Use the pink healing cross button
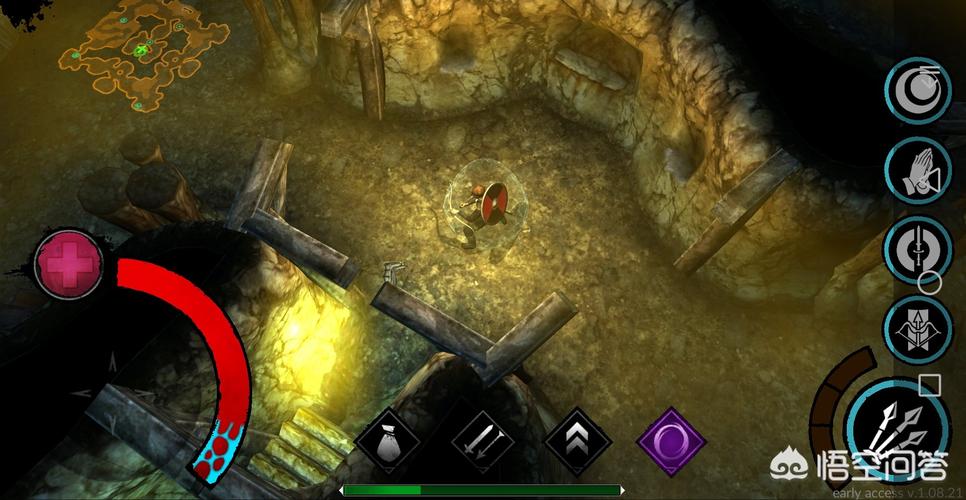 69,264
